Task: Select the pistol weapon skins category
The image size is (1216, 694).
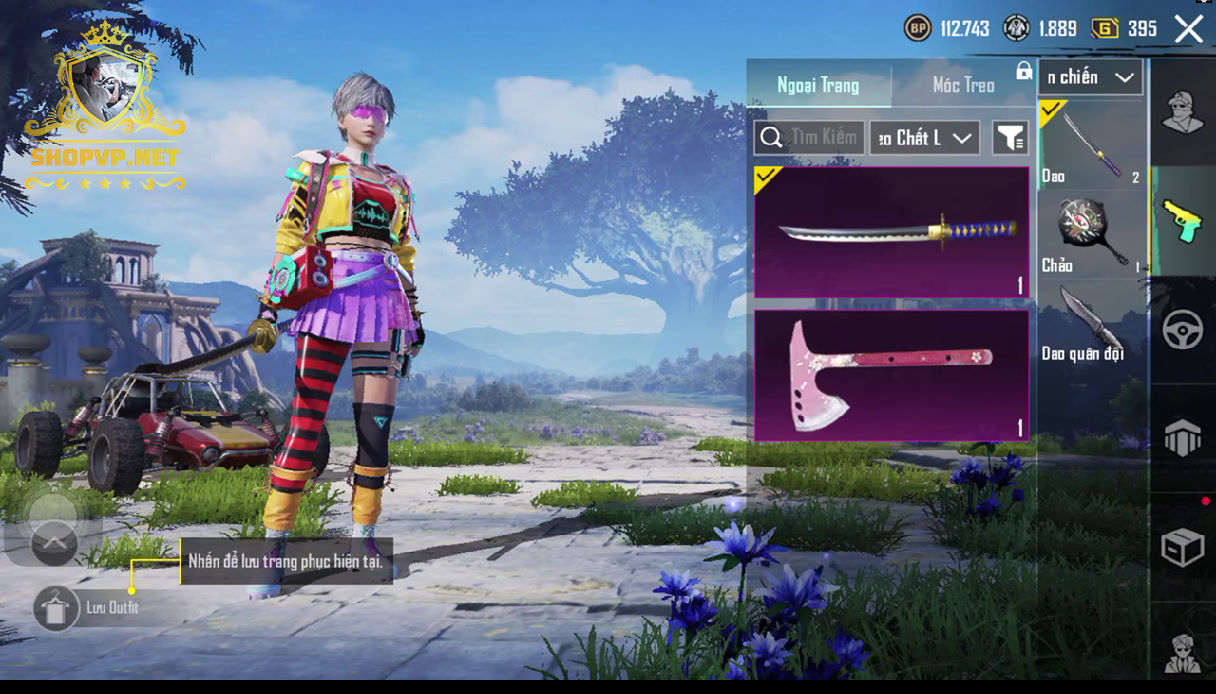Action: click(x=1182, y=220)
